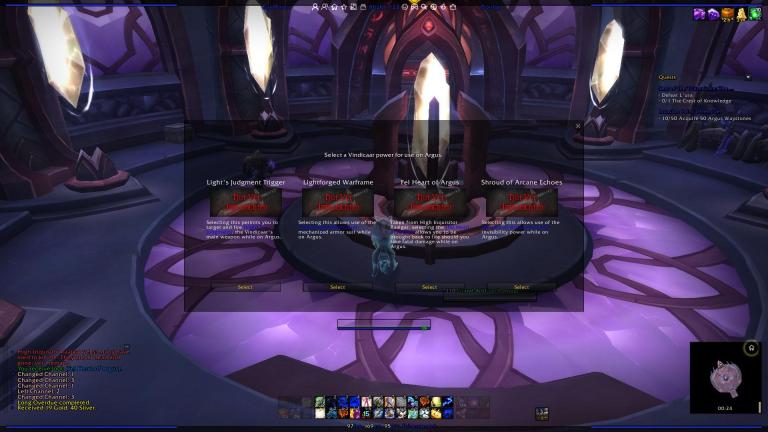Select the Light's Judgment Trigger power
768x432 pixels.
245,287
